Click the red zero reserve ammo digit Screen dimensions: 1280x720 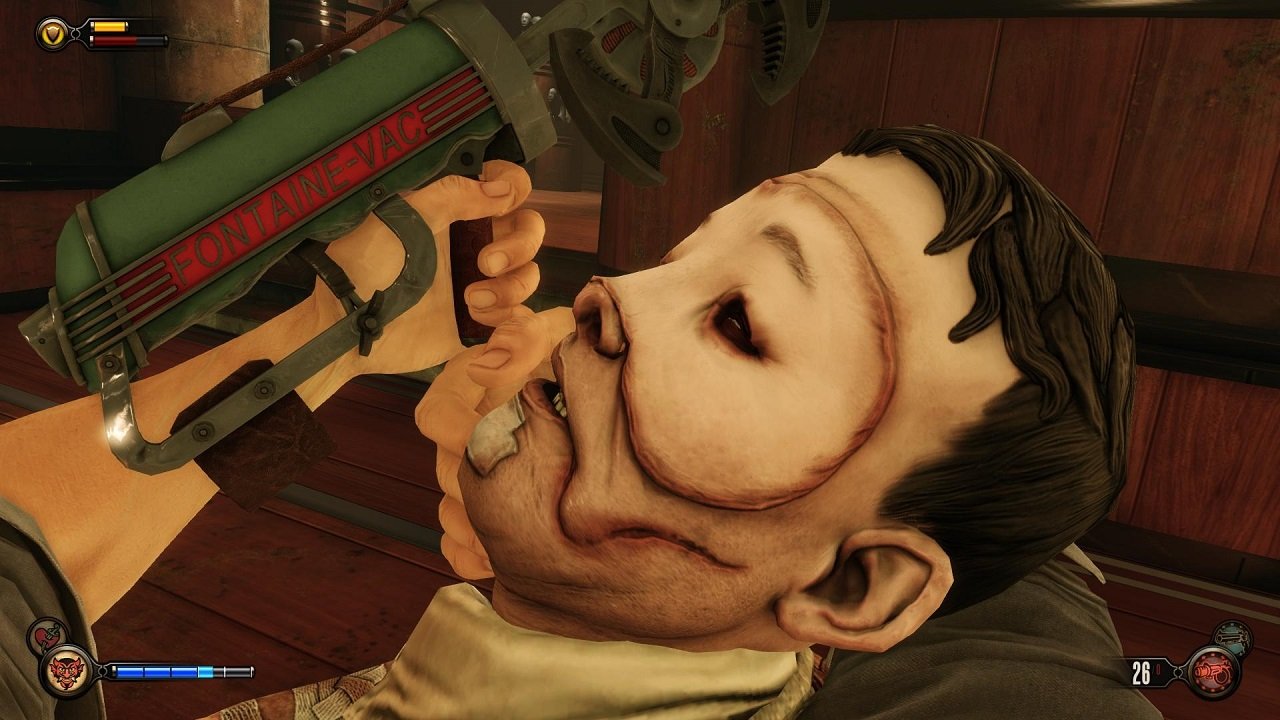pyautogui.click(x=1158, y=668)
